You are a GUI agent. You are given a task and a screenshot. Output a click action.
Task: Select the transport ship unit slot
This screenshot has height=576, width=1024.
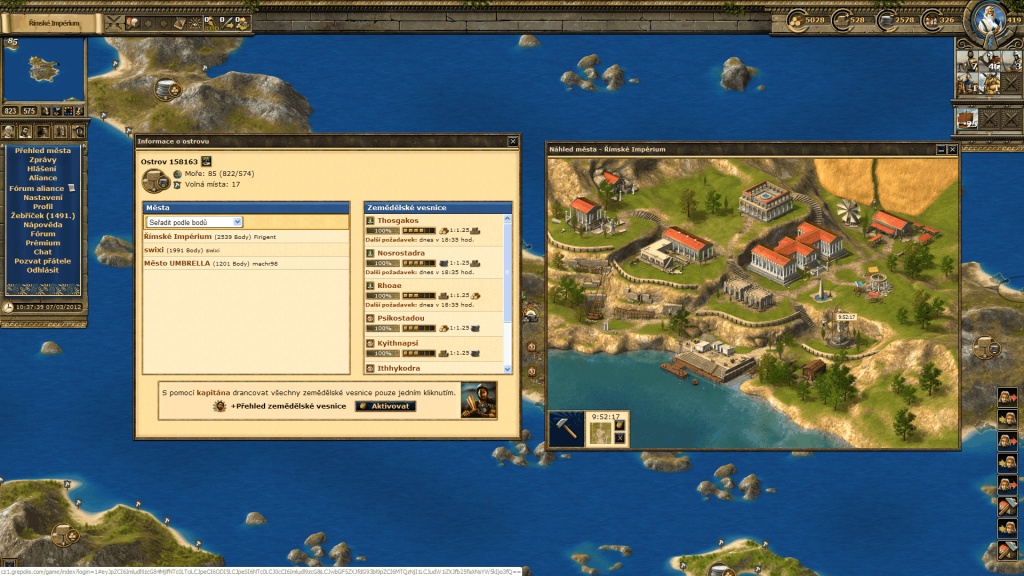[966, 119]
